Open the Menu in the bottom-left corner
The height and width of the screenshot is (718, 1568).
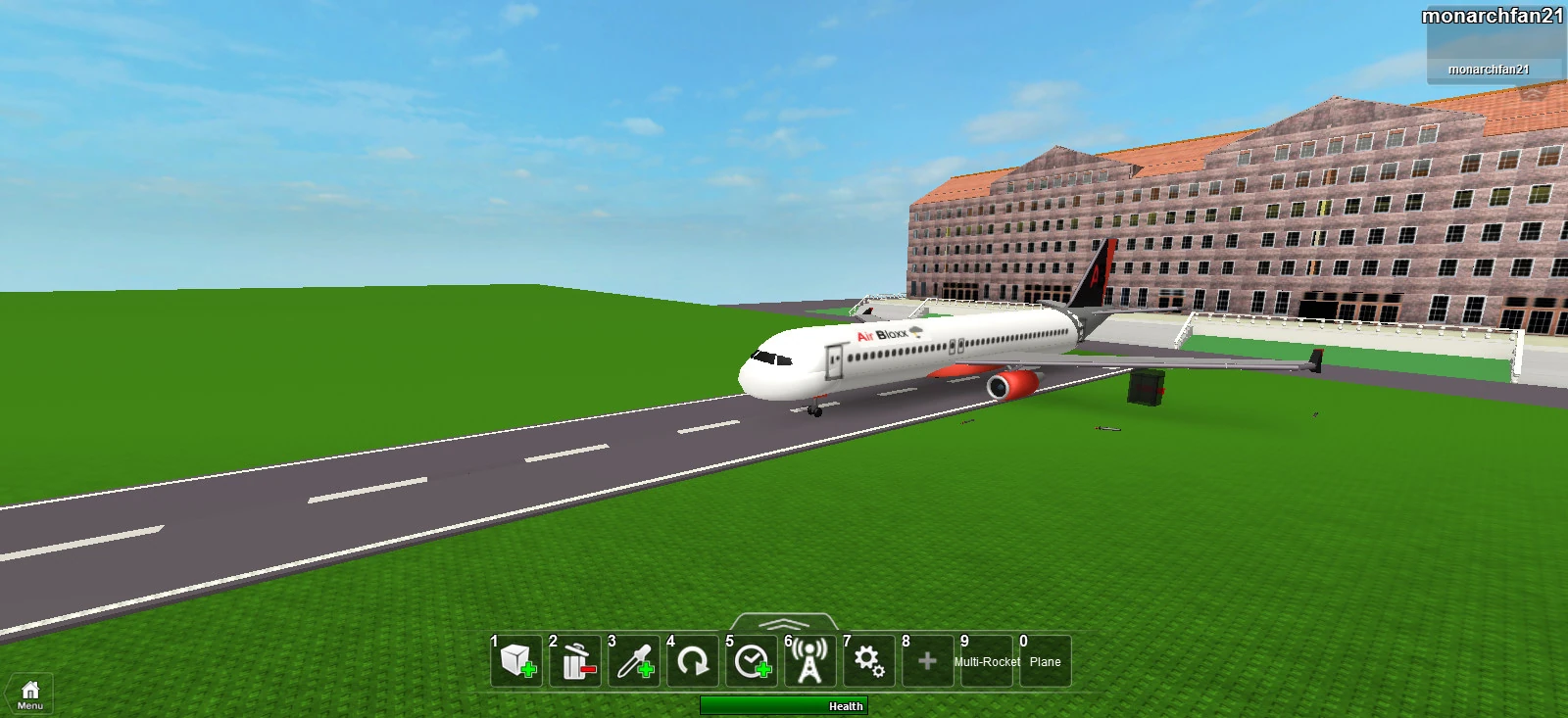point(30,695)
